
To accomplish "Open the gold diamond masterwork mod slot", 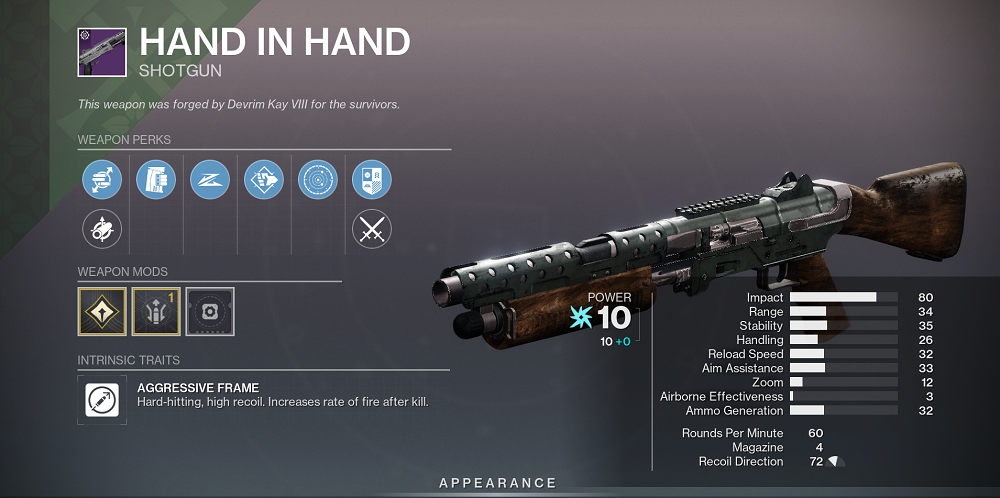I will (102, 311).
